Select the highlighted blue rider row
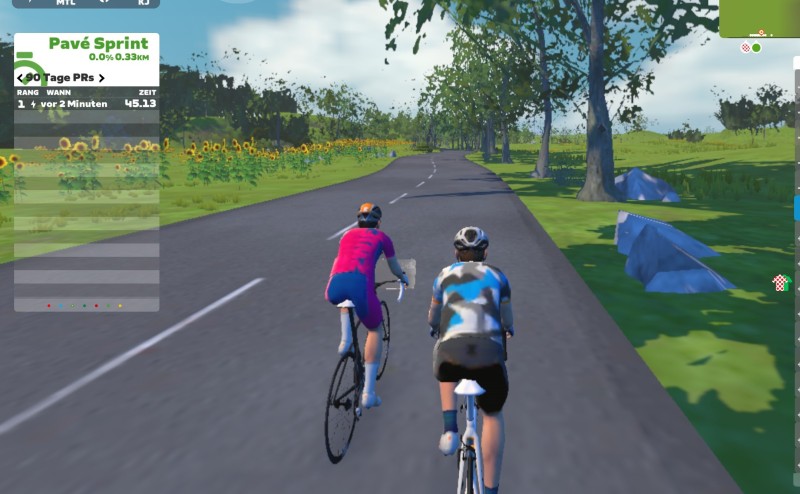 point(796,208)
